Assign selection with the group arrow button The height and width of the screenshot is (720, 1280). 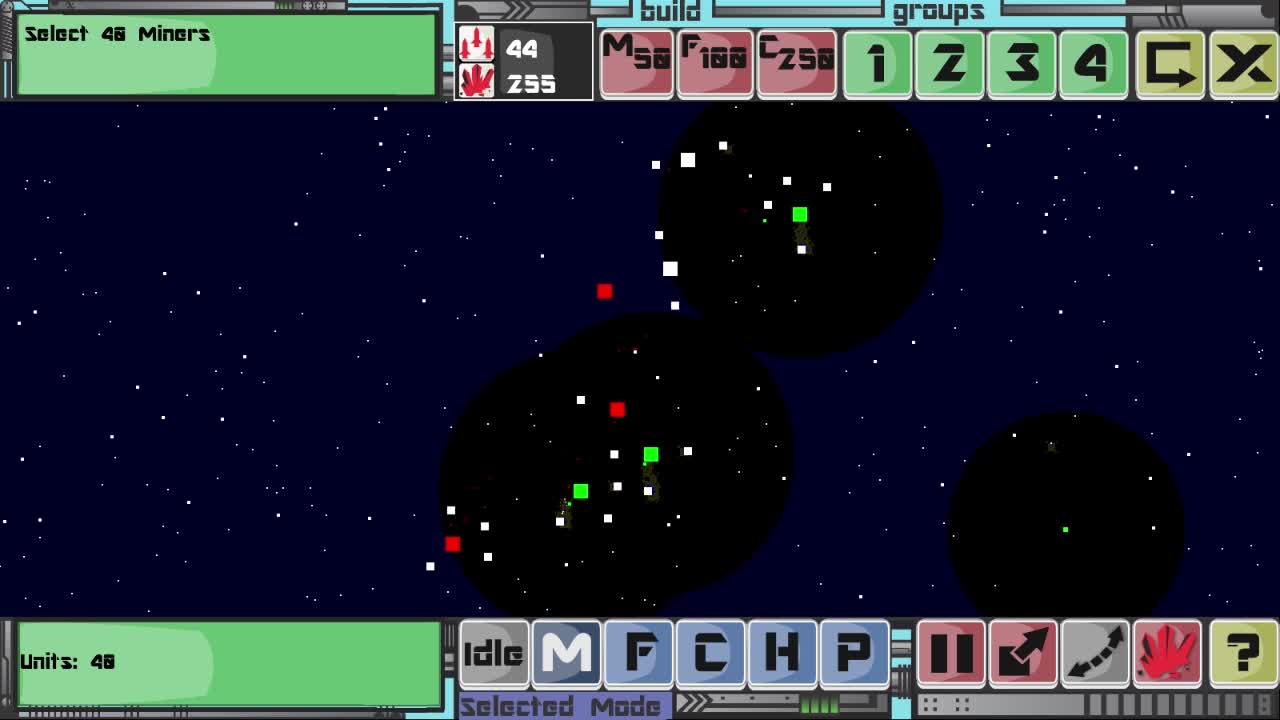[x=1170, y=62]
